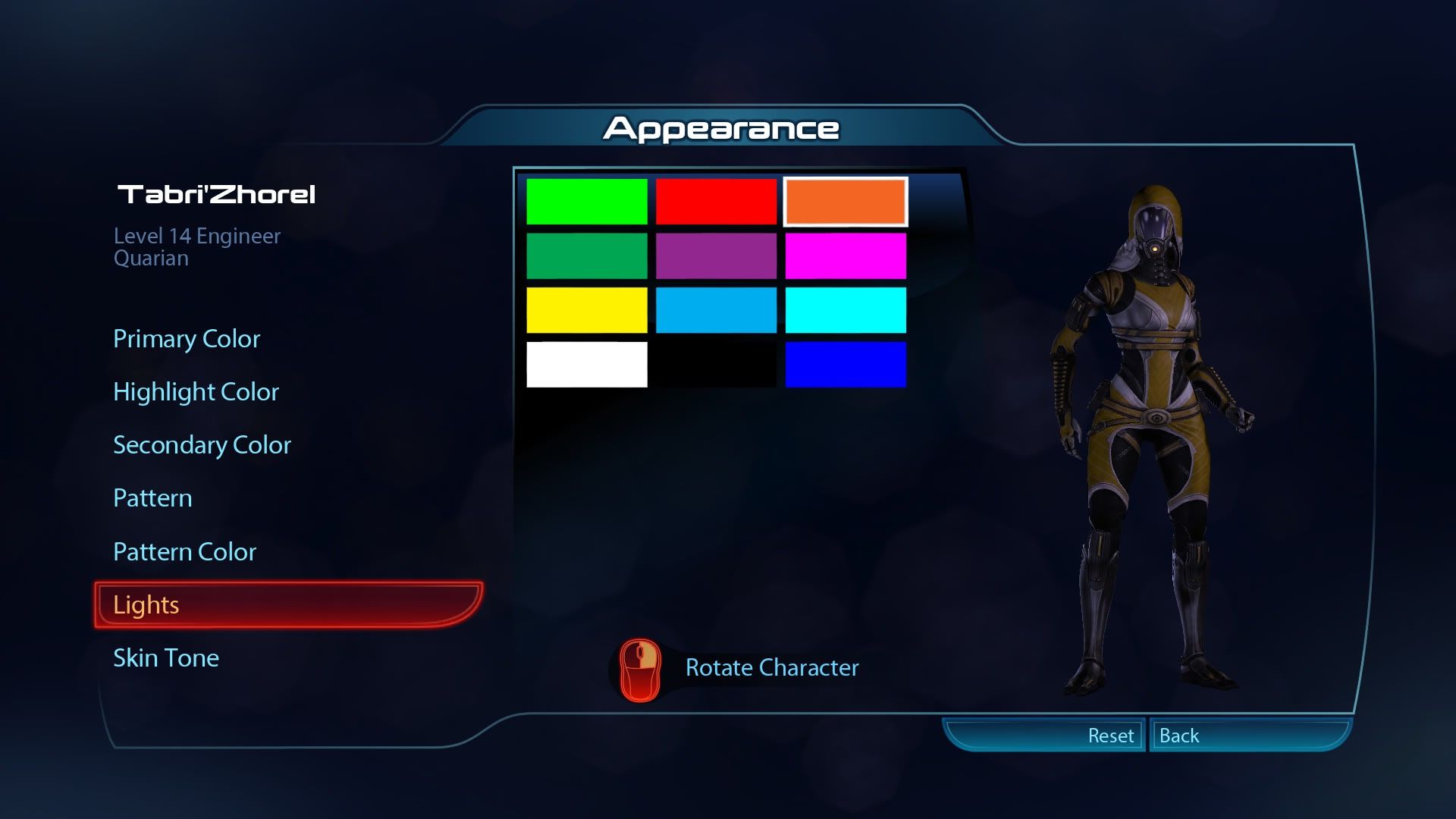This screenshot has width=1456, height=819.
Task: Open the Primary Color option
Action: click(x=187, y=339)
